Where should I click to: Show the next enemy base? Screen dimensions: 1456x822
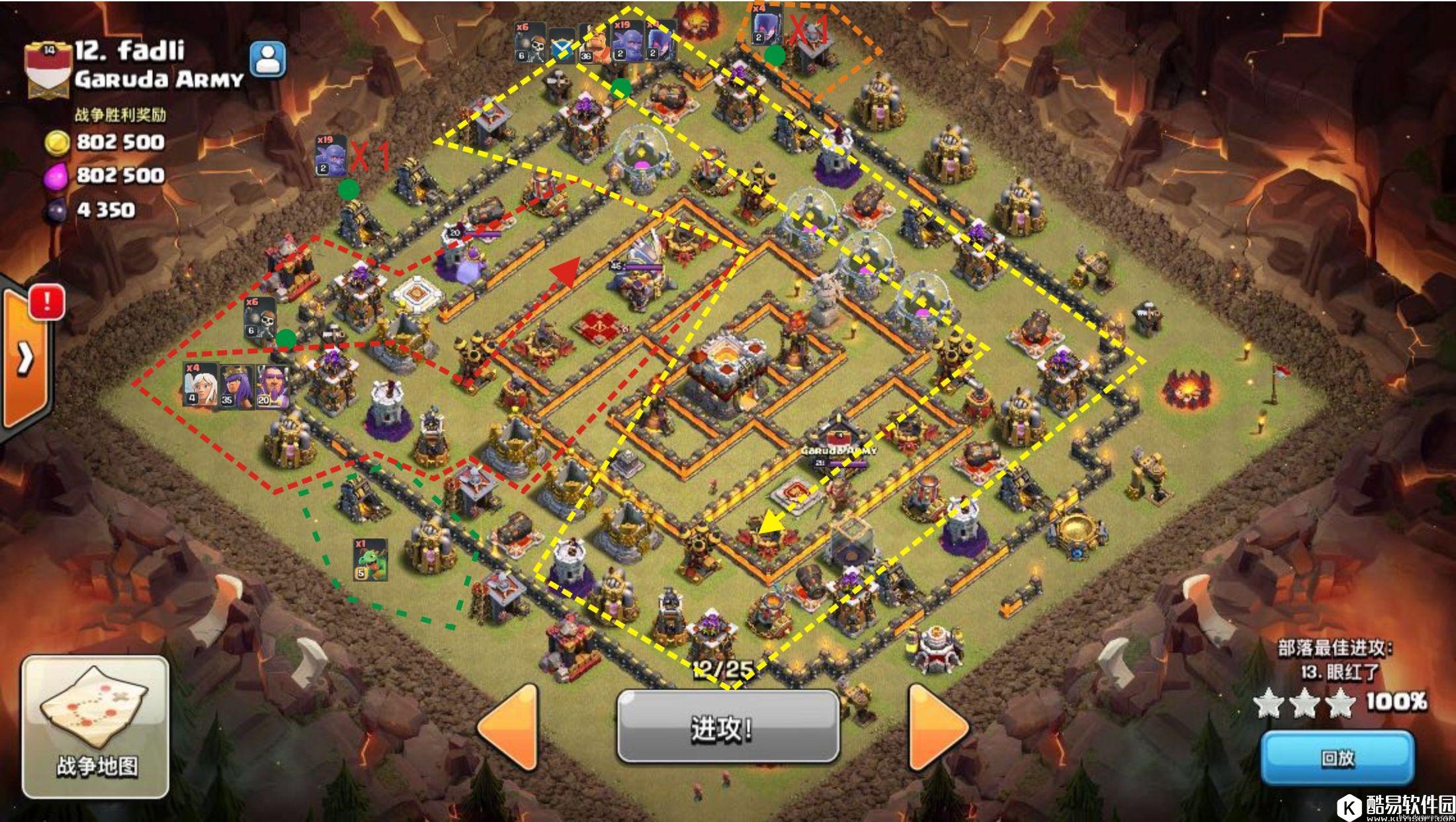coord(938,728)
